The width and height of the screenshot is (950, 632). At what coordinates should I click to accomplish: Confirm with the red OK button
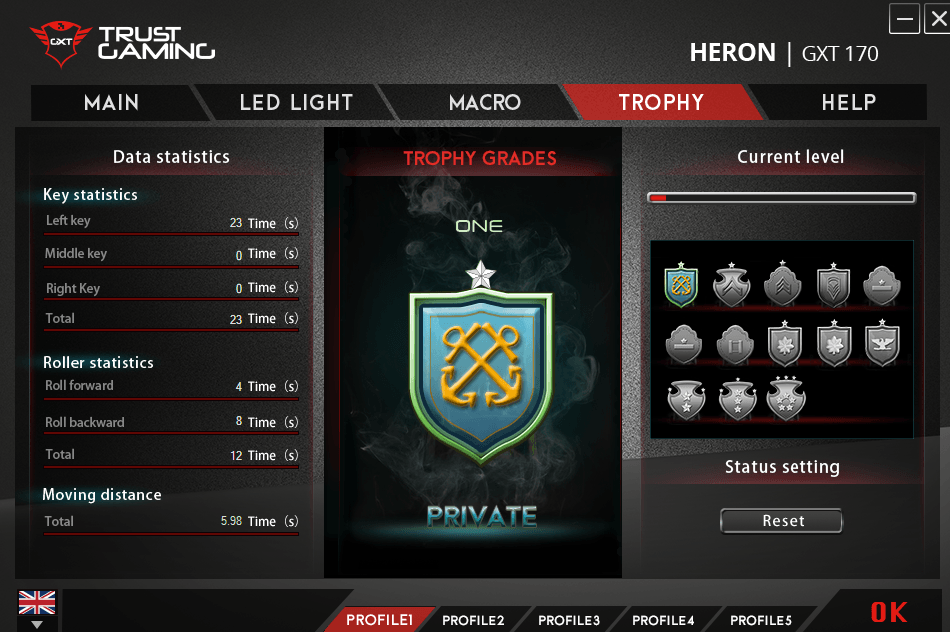tap(888, 612)
